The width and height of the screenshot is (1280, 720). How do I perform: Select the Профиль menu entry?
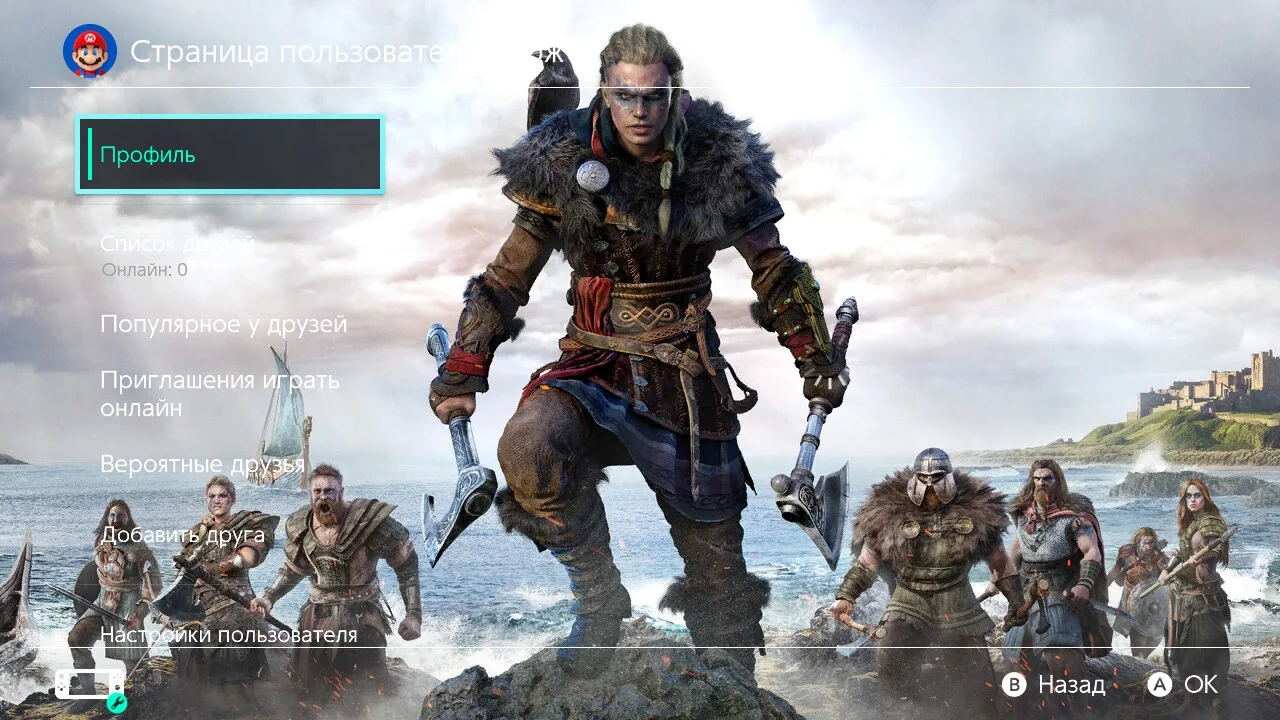point(230,155)
